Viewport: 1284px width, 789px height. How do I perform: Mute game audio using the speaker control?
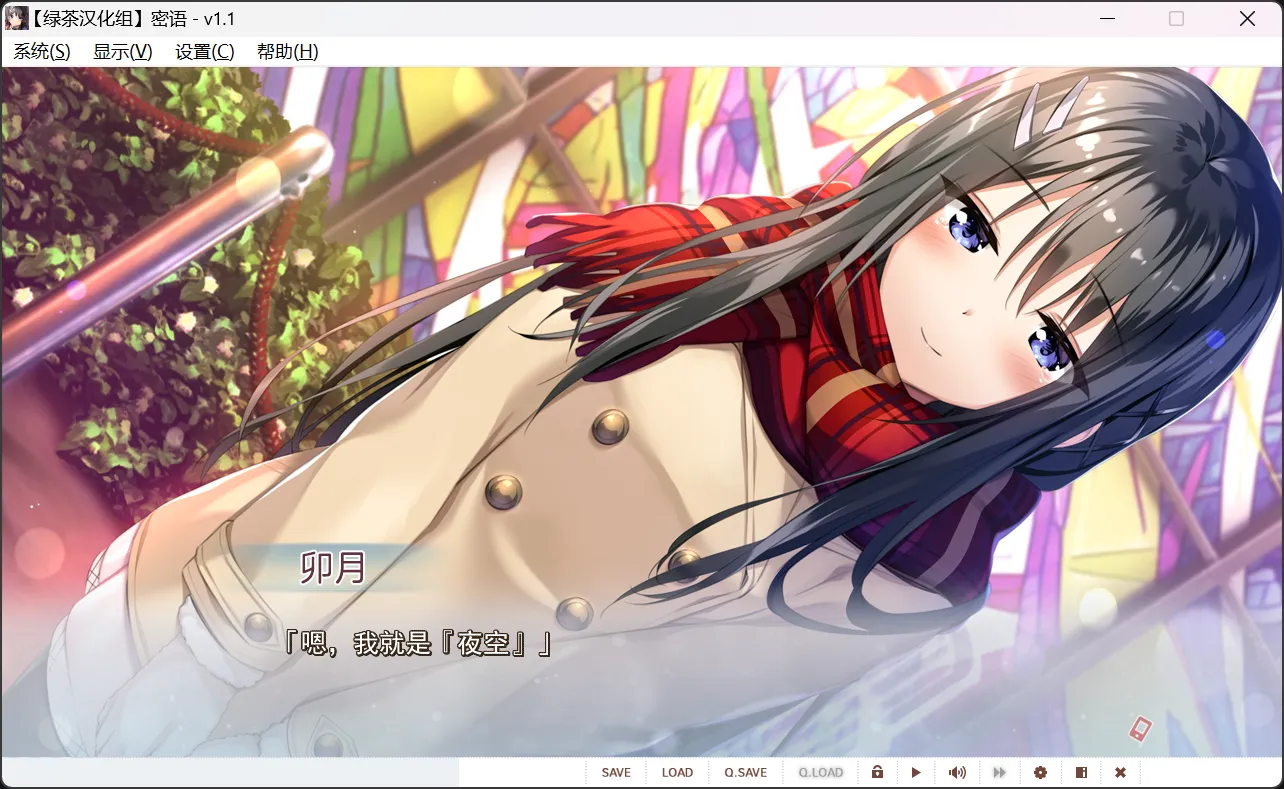coord(957,772)
